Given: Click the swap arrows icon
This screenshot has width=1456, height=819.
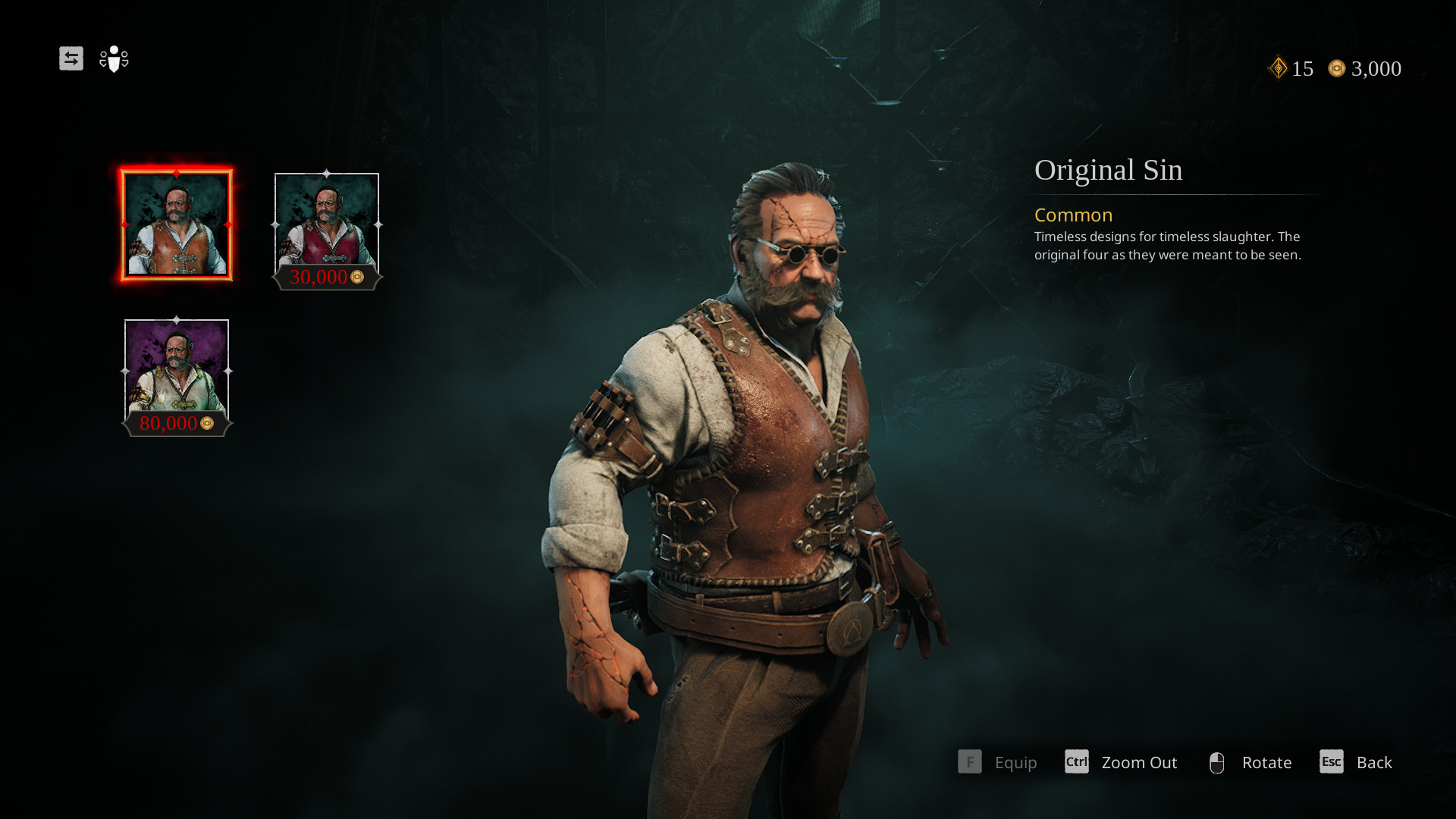Looking at the screenshot, I should click(x=71, y=58).
